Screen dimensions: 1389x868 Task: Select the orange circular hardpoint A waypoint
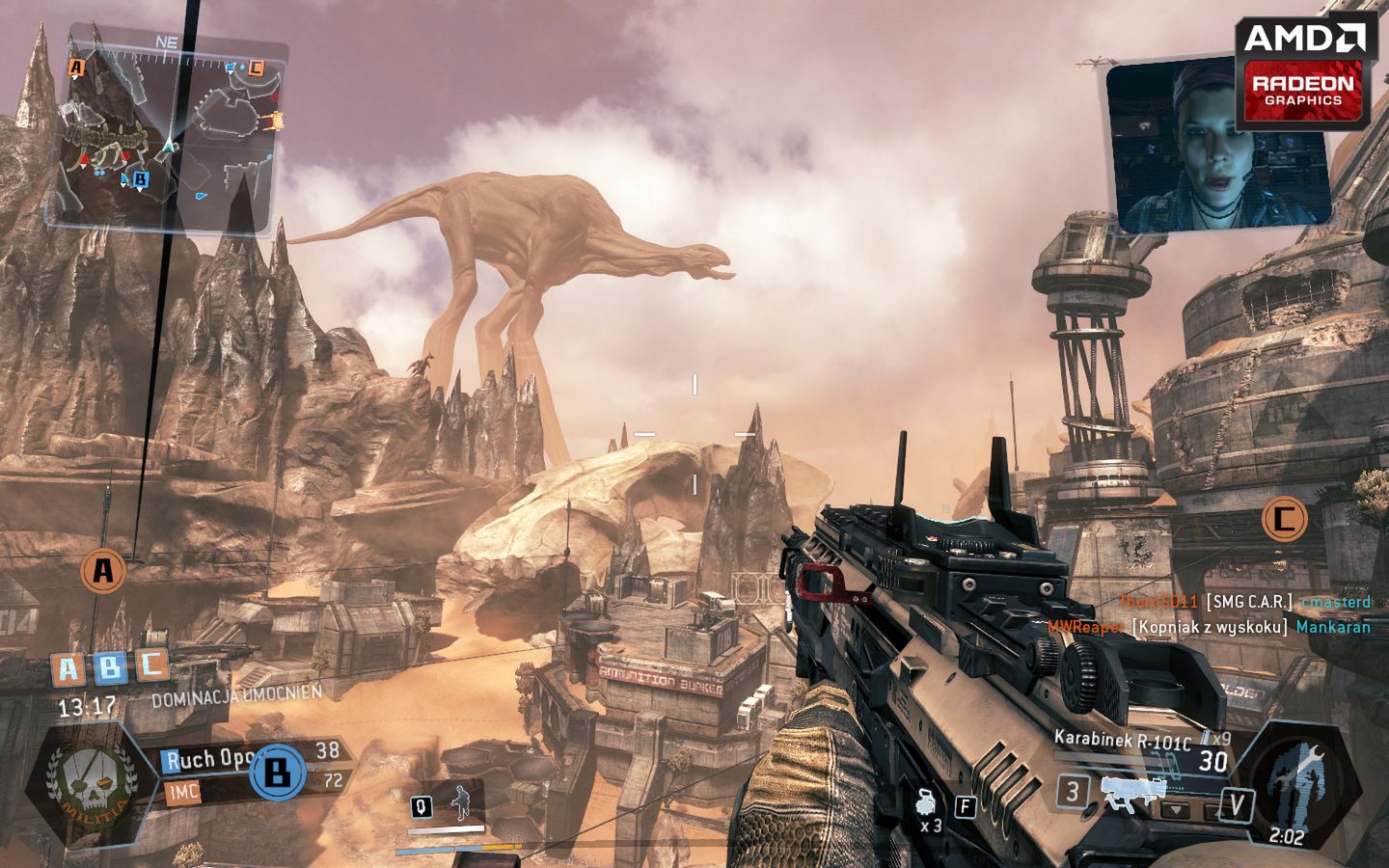click(x=102, y=571)
